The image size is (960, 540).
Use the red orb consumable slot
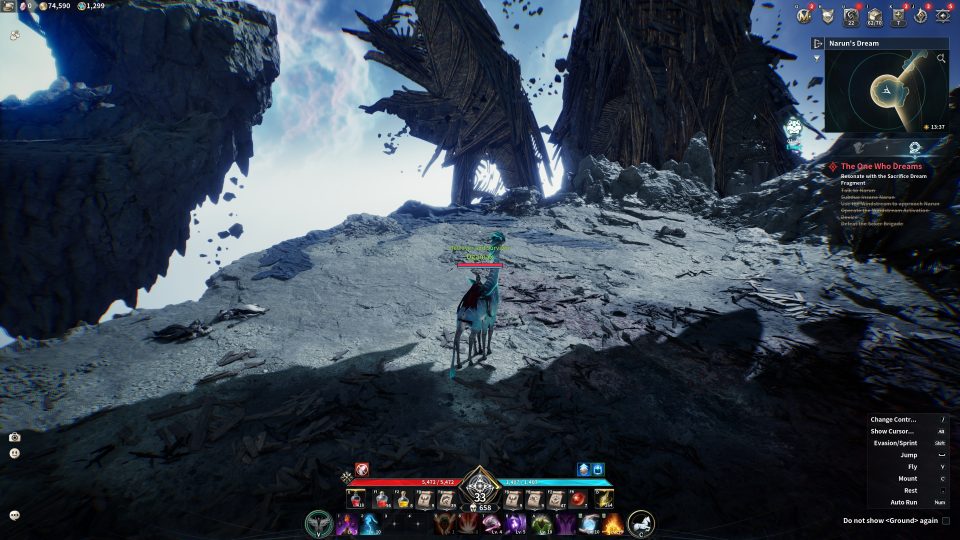pos(578,498)
